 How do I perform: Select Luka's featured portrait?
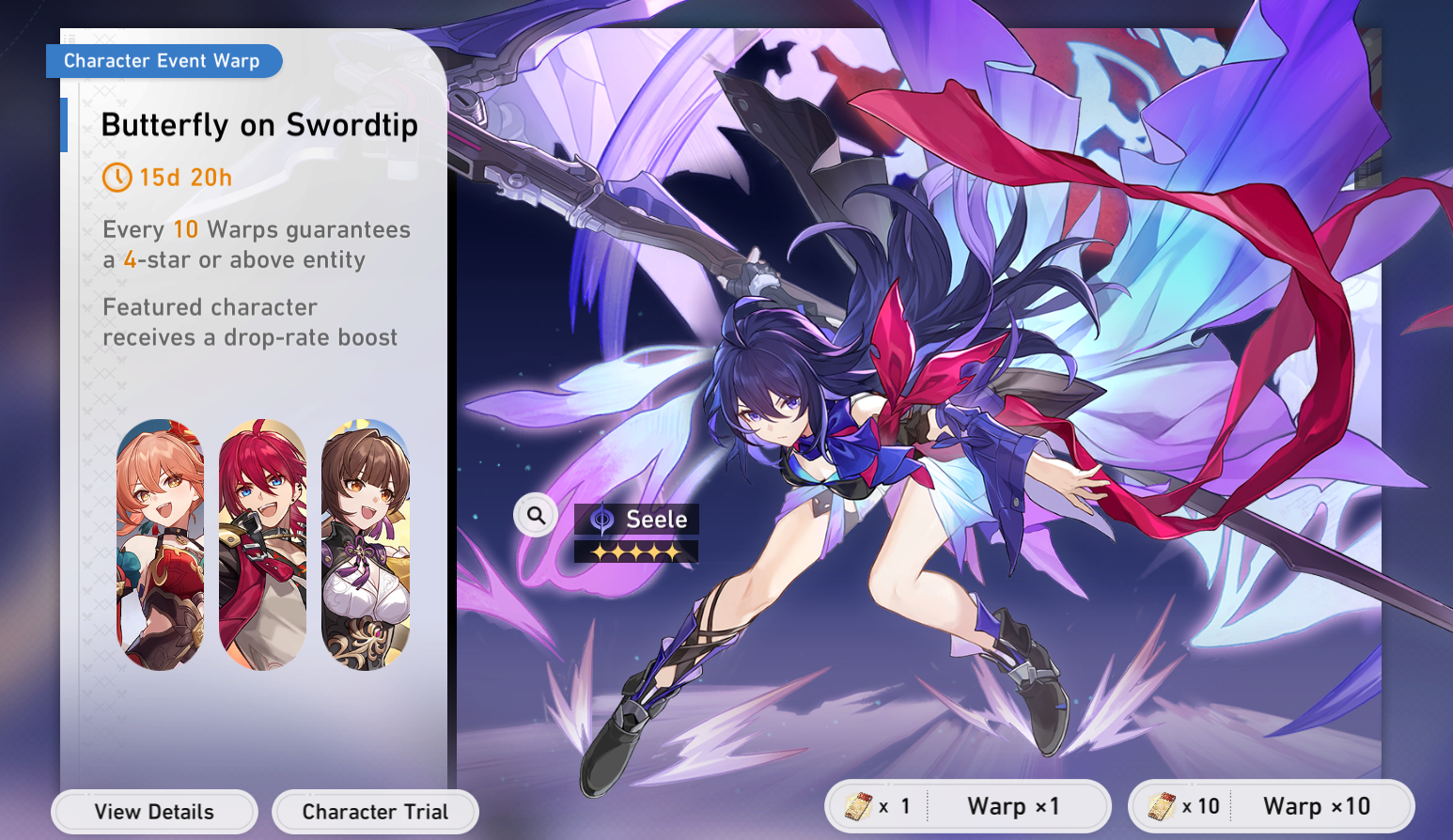point(262,545)
